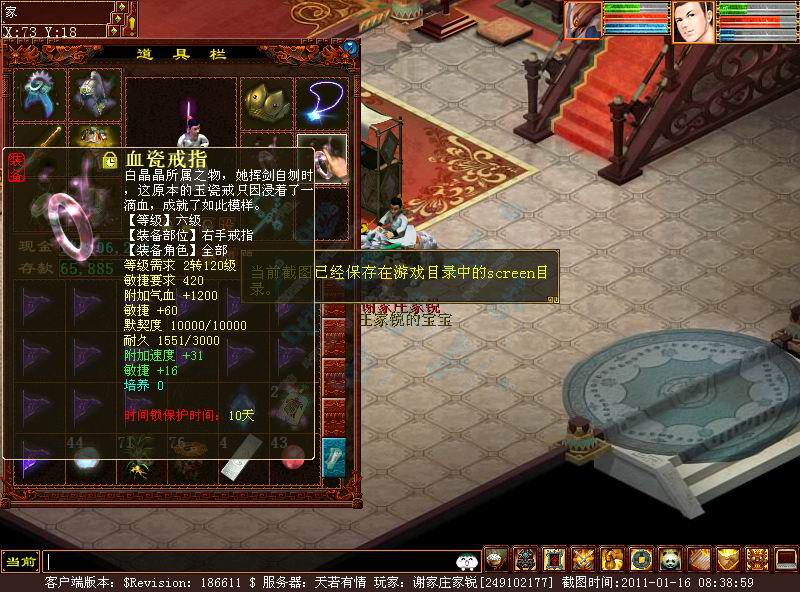Select the player character portrait

point(692,21)
